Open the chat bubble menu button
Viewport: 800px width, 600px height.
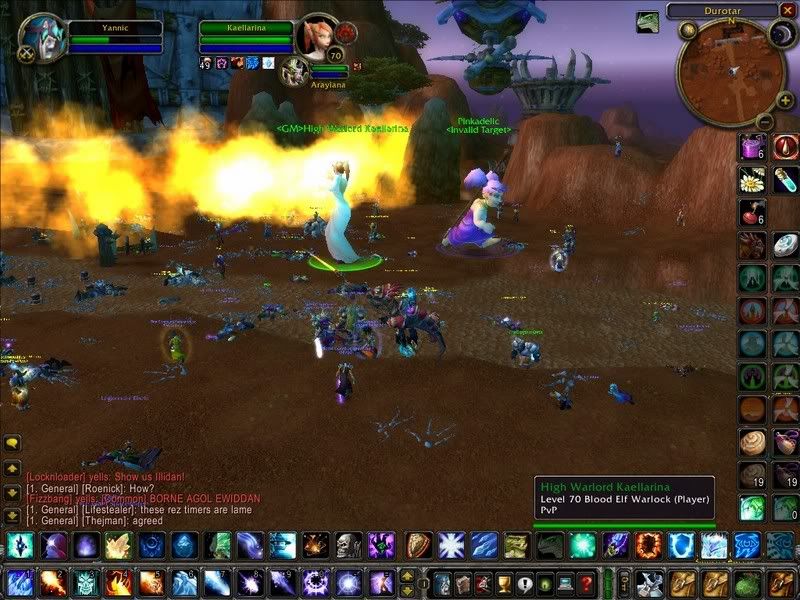click(x=13, y=442)
